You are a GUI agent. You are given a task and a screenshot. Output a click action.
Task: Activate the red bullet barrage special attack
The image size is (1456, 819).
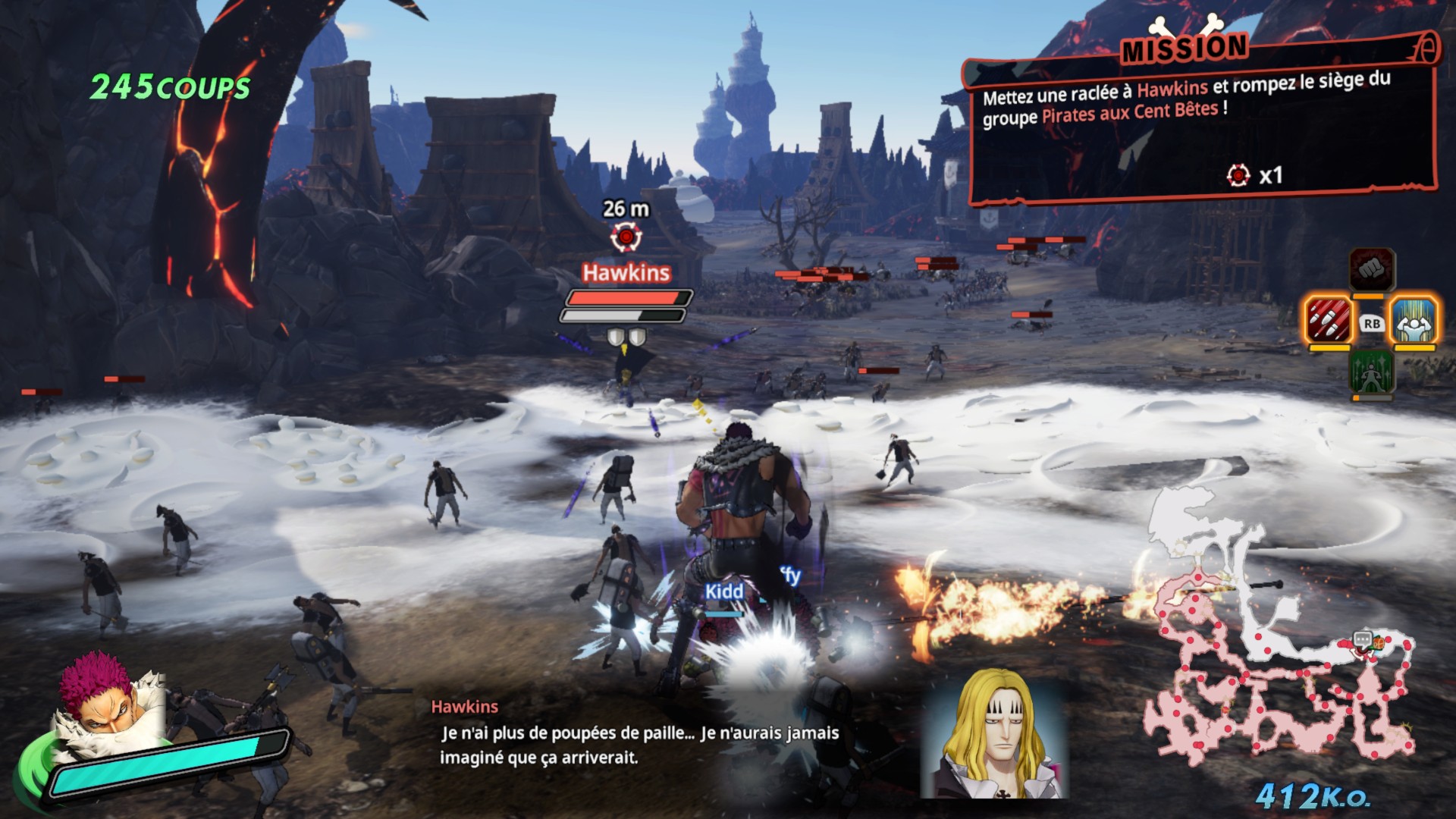click(x=1329, y=320)
